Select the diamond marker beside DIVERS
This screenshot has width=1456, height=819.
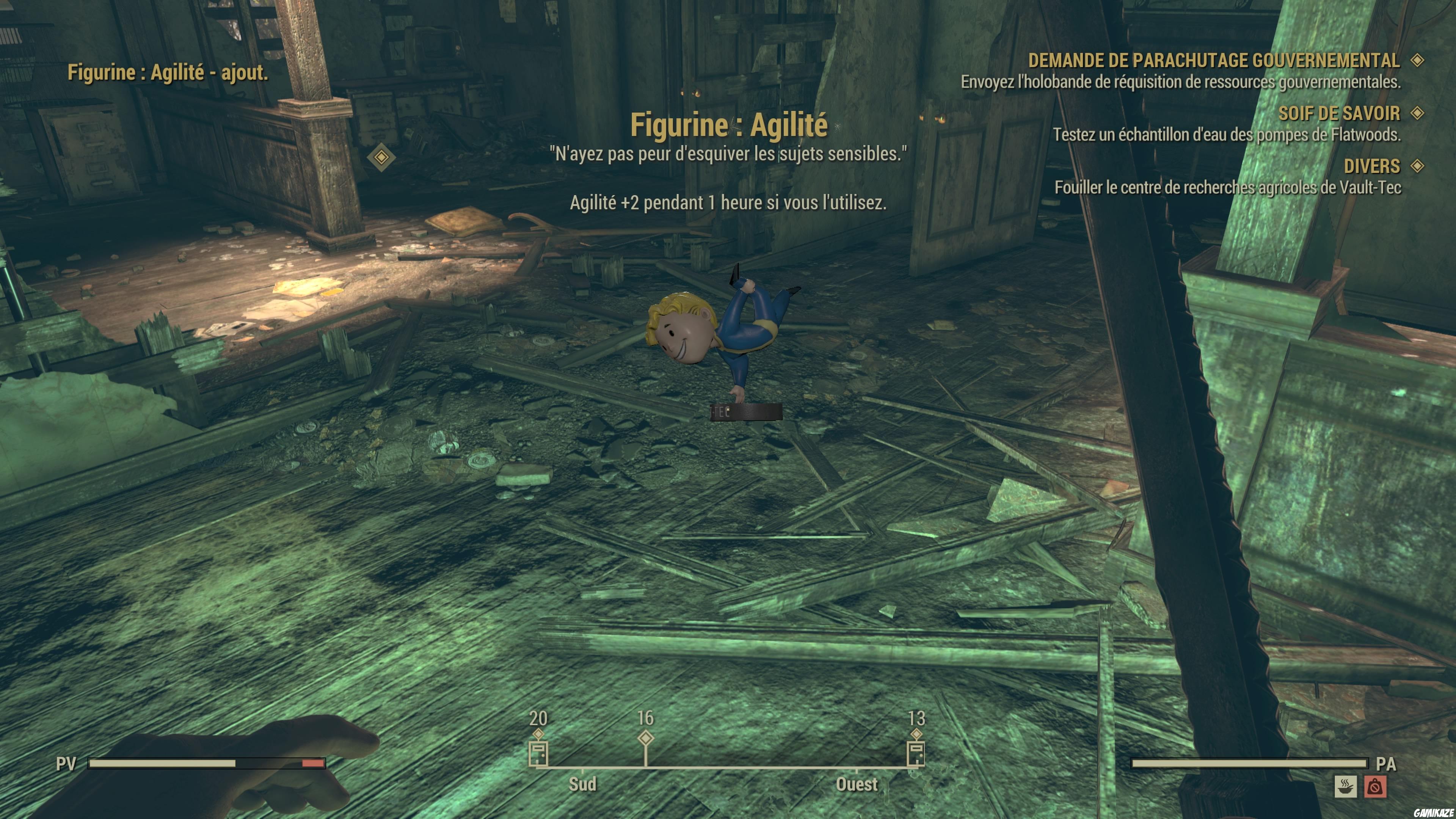coord(1418,166)
